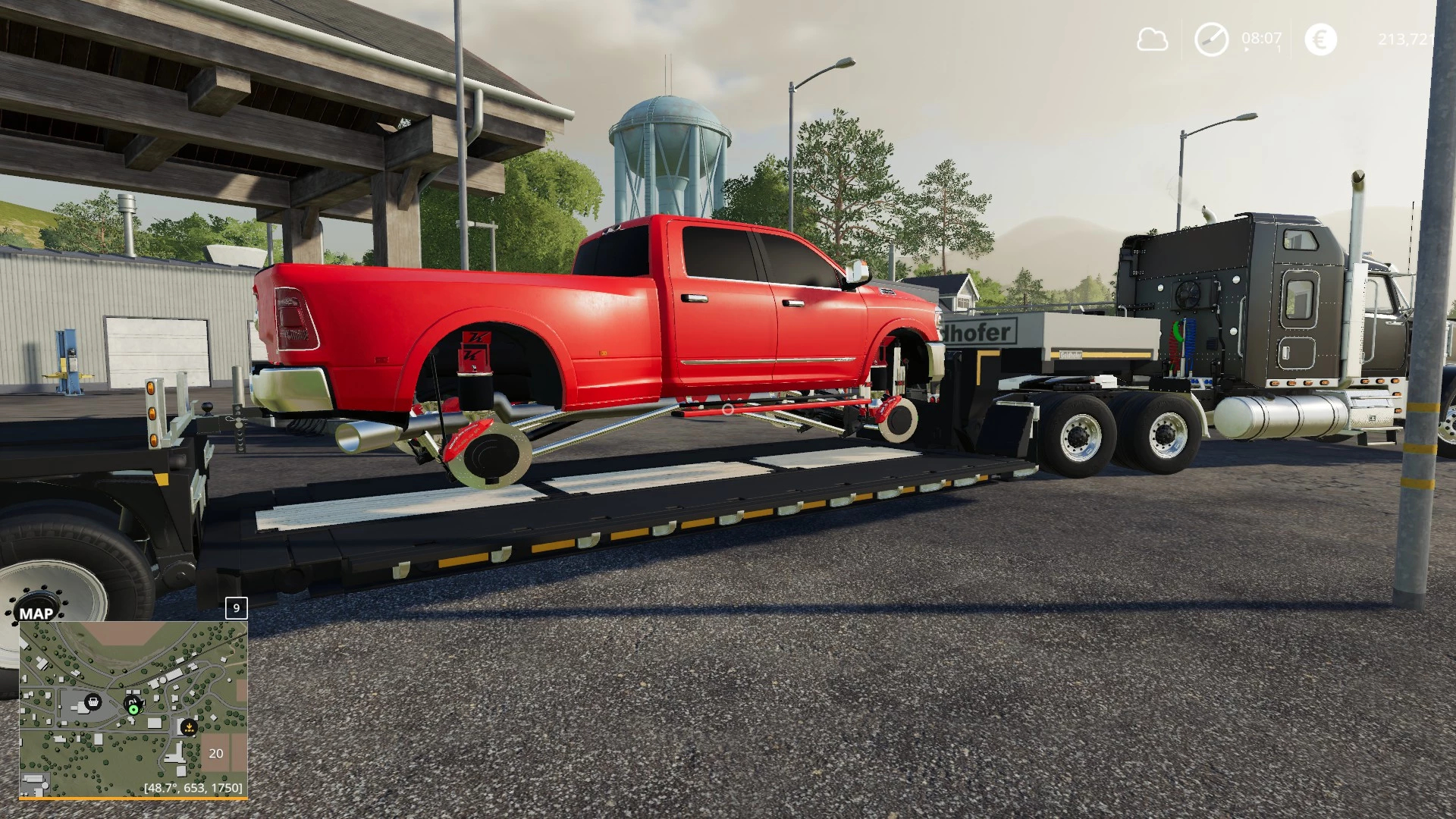Image resolution: width=1456 pixels, height=819 pixels.
Task: Open the clock time-scale icon
Action: [1211, 39]
